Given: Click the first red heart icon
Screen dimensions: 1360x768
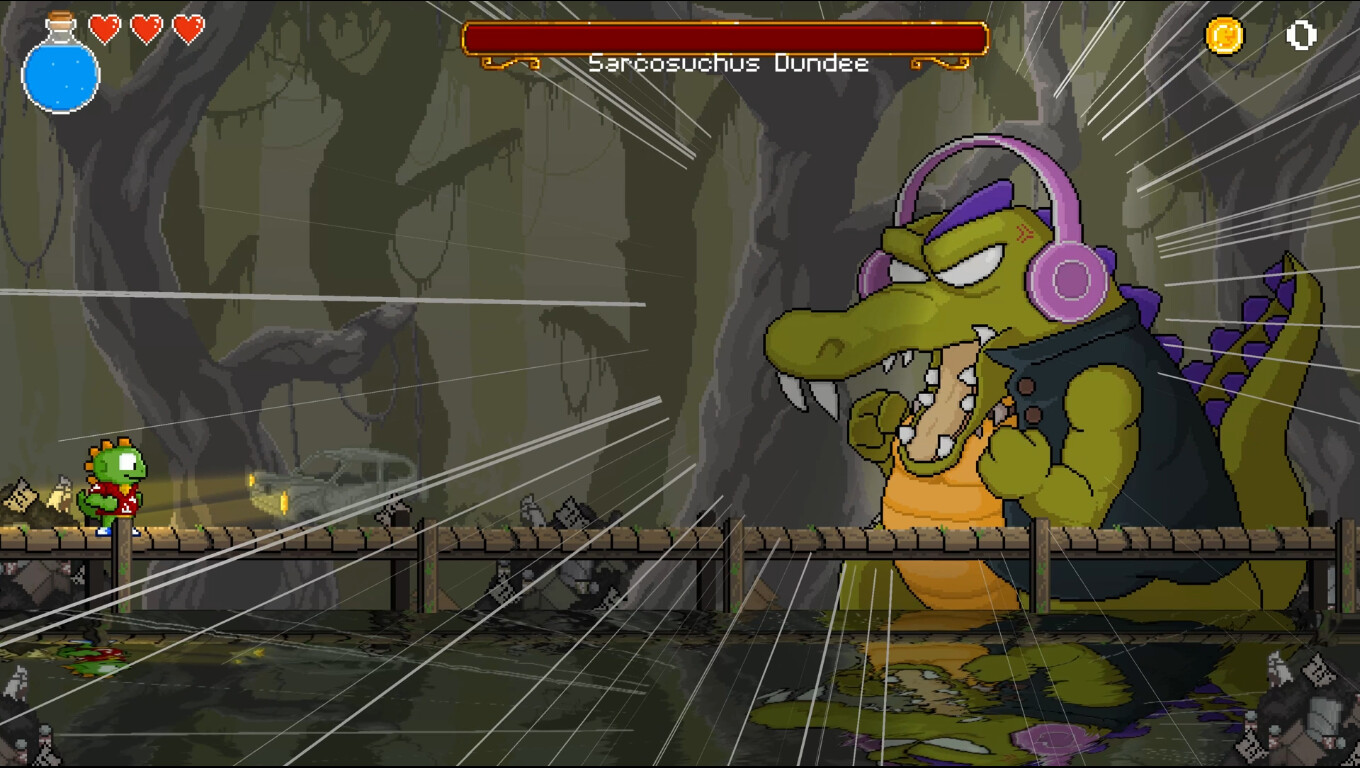Looking at the screenshot, I should [x=103, y=28].
